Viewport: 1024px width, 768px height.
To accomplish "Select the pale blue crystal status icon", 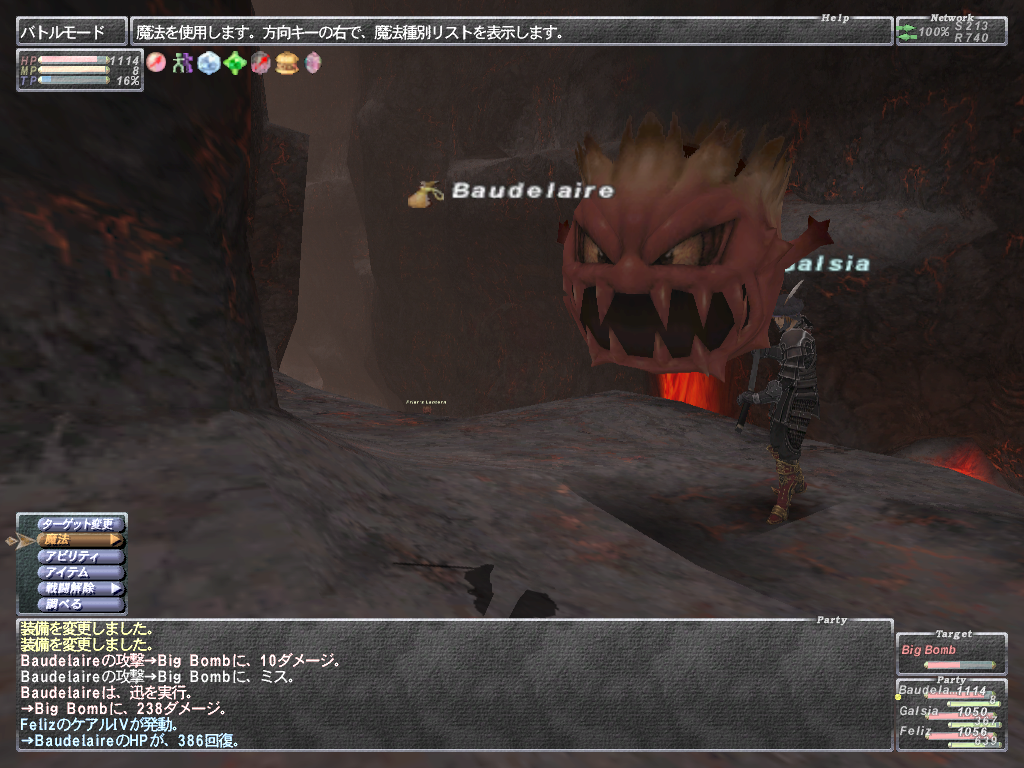I will pos(208,63).
